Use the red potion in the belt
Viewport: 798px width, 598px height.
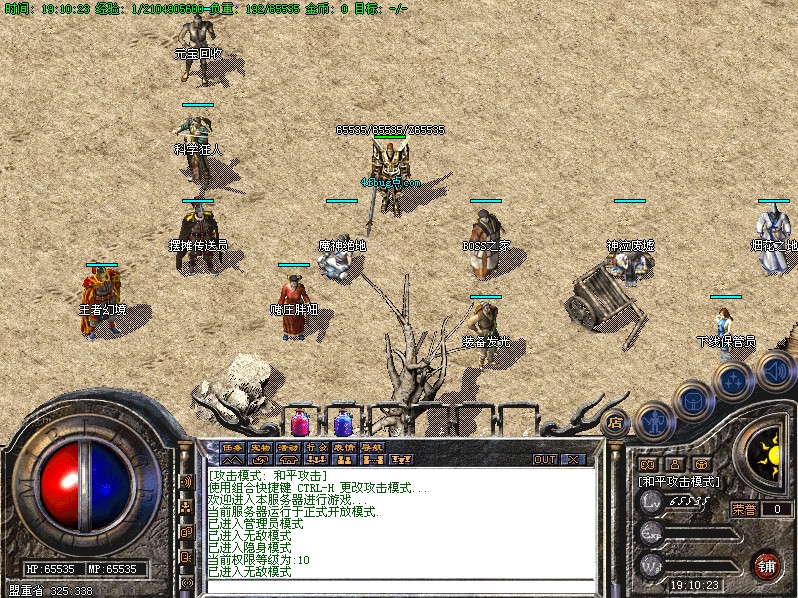coord(300,422)
